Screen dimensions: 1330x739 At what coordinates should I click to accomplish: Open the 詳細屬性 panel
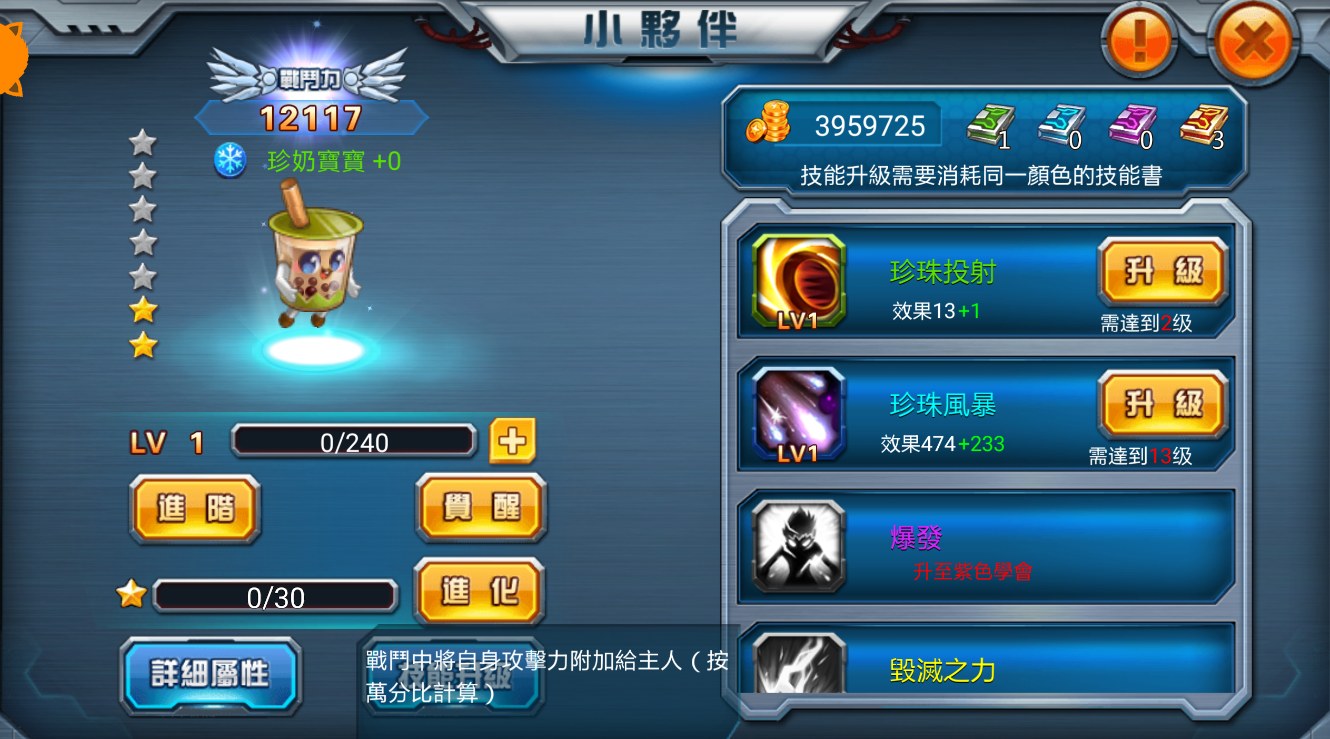pos(210,676)
